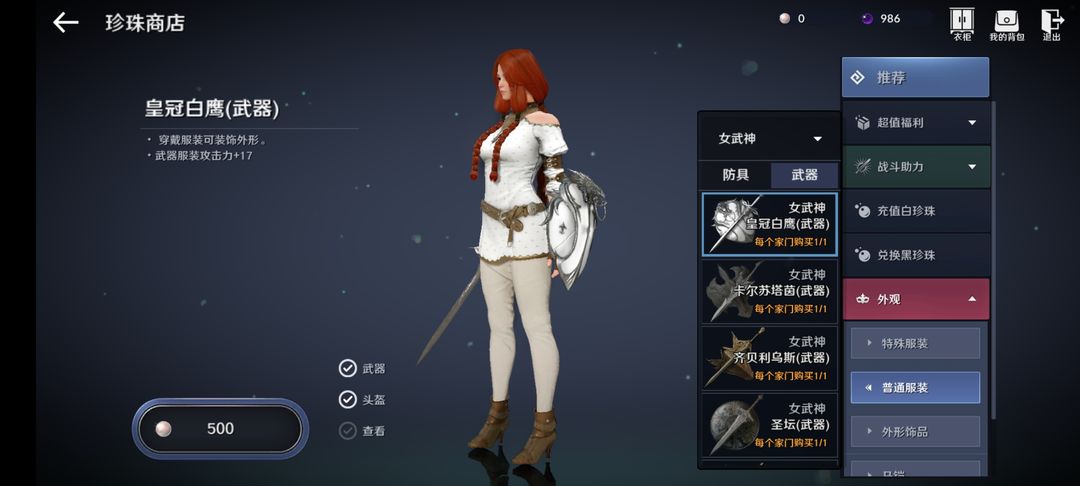The width and height of the screenshot is (1080, 486).
Task: Open my backpack (我的背包)
Action: pyautogui.click(x=1007, y=24)
